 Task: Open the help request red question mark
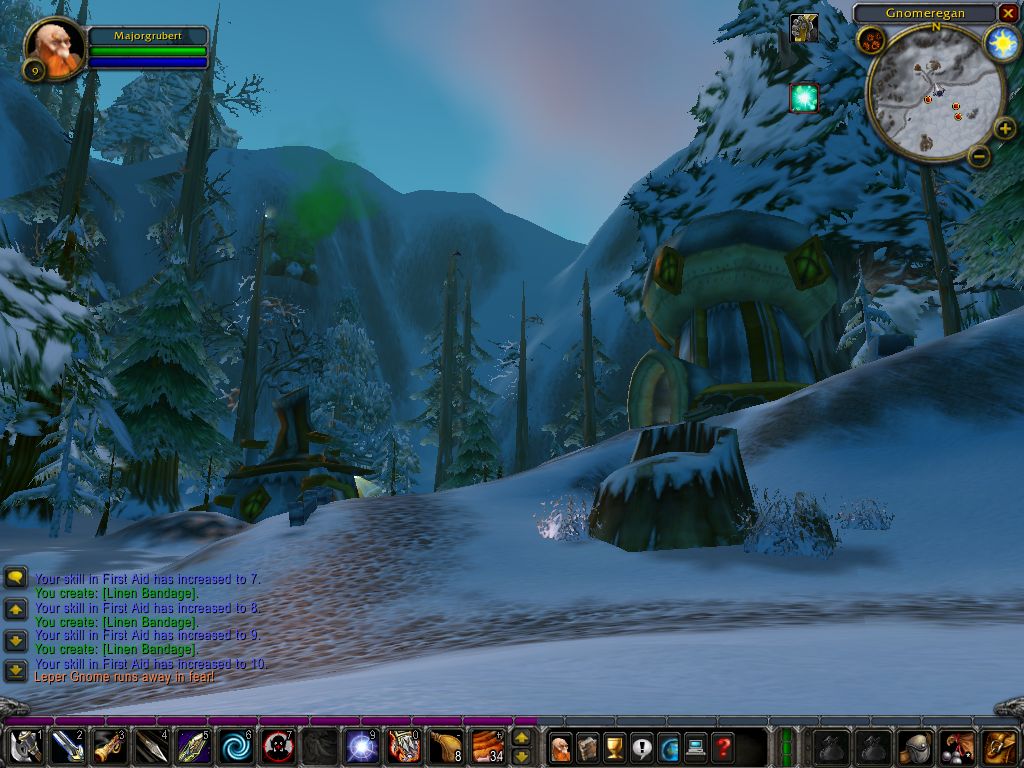click(723, 747)
